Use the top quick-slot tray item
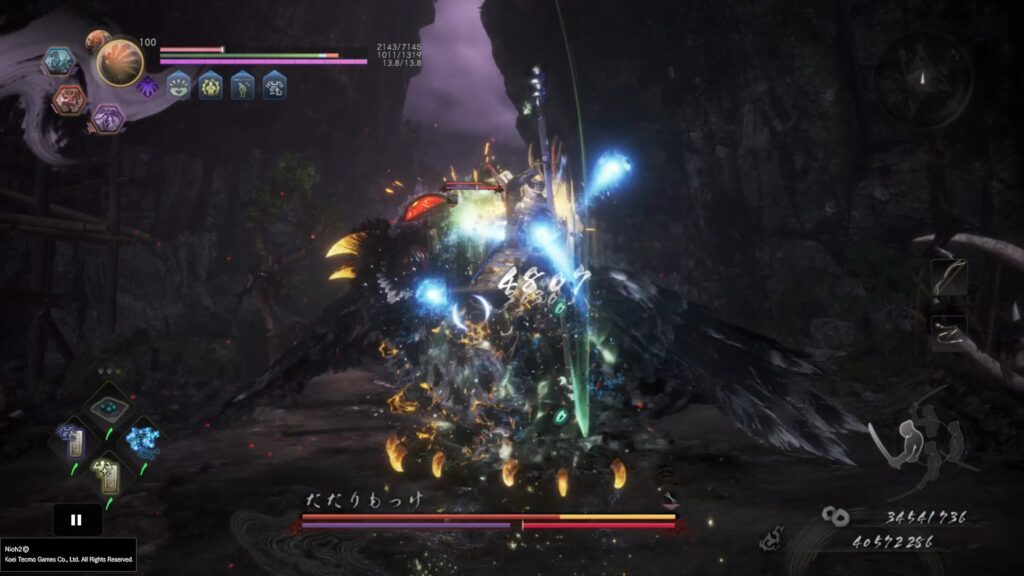Screen dimensions: 1024x576 105,406
